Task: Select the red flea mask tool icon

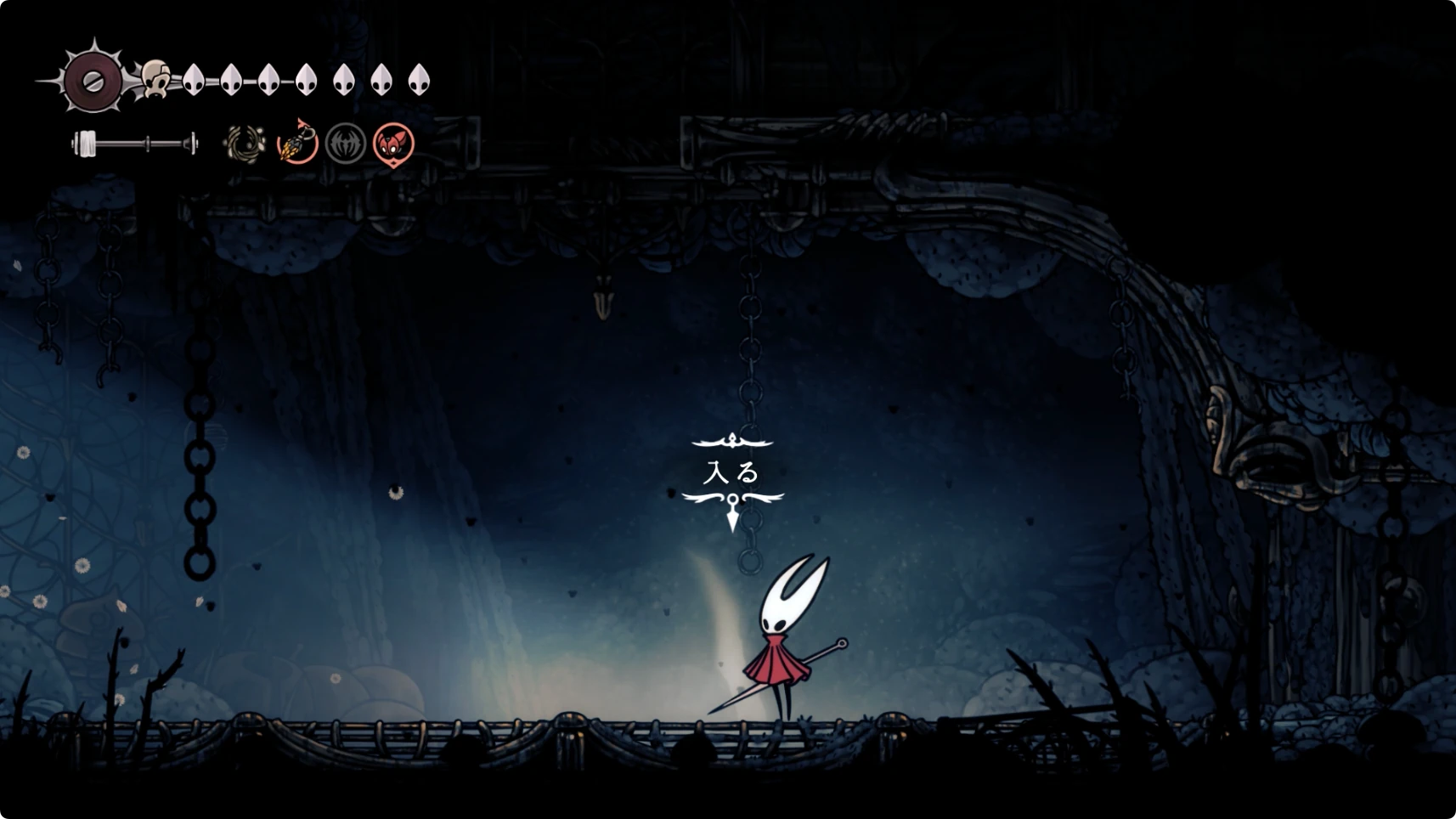Action: 394,143
